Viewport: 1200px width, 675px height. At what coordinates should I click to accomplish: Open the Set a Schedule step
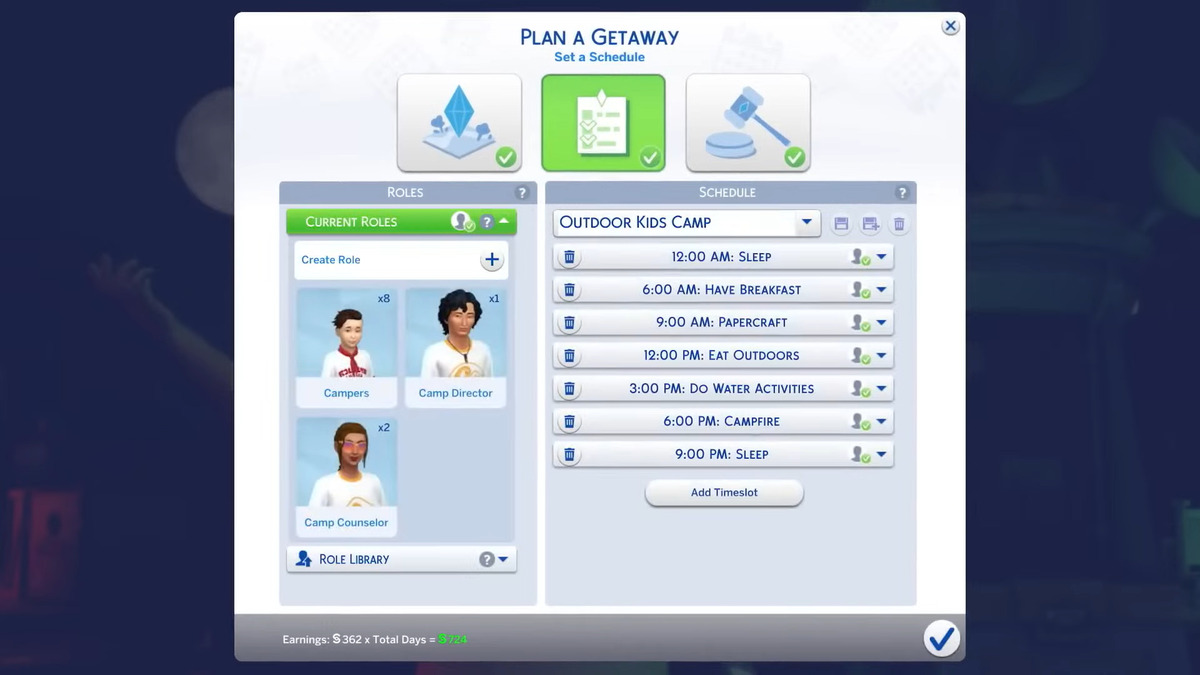tap(603, 122)
